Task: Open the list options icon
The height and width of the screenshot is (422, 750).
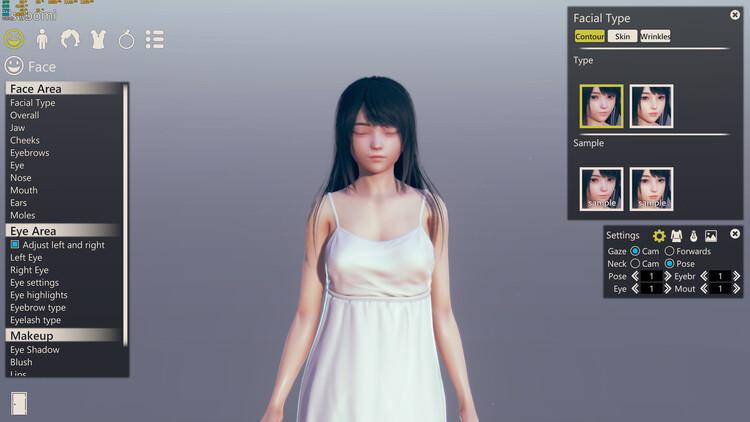Action: pos(154,39)
